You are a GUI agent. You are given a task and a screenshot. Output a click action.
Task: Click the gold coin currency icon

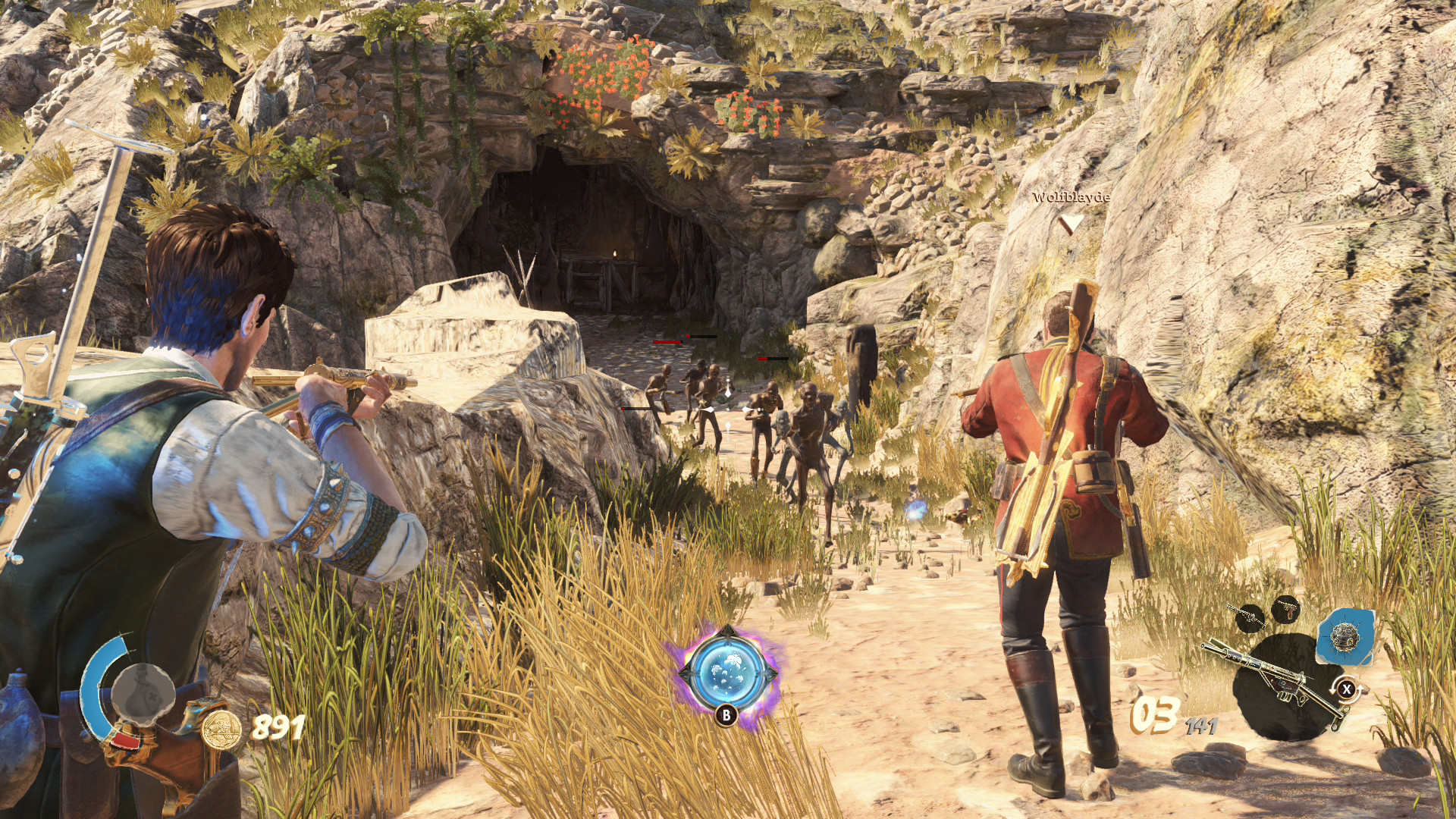[221, 730]
